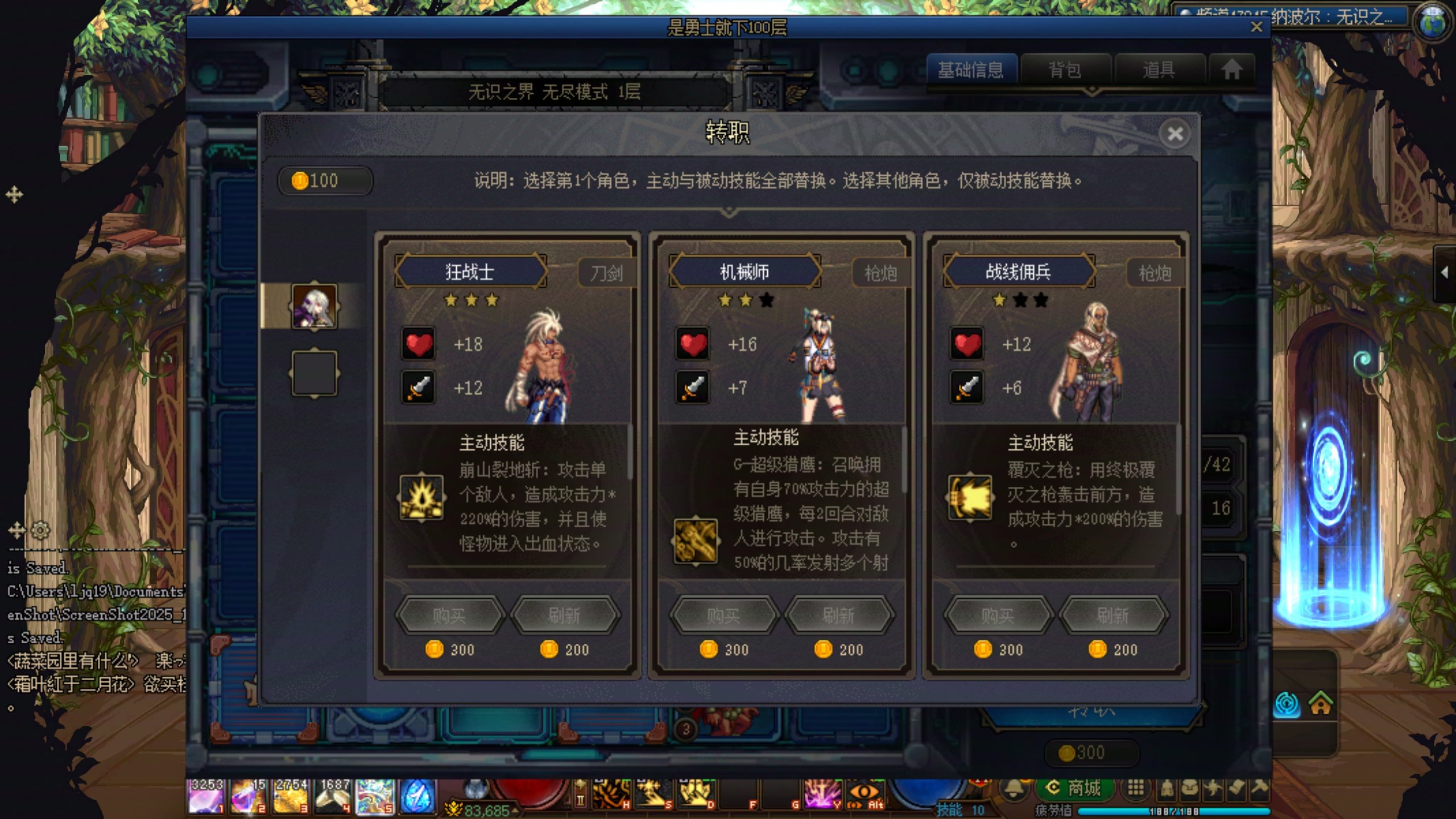Click the sword attack icon on the 机械师 card
Image resolution: width=1456 pixels, height=819 pixels.
(x=693, y=388)
